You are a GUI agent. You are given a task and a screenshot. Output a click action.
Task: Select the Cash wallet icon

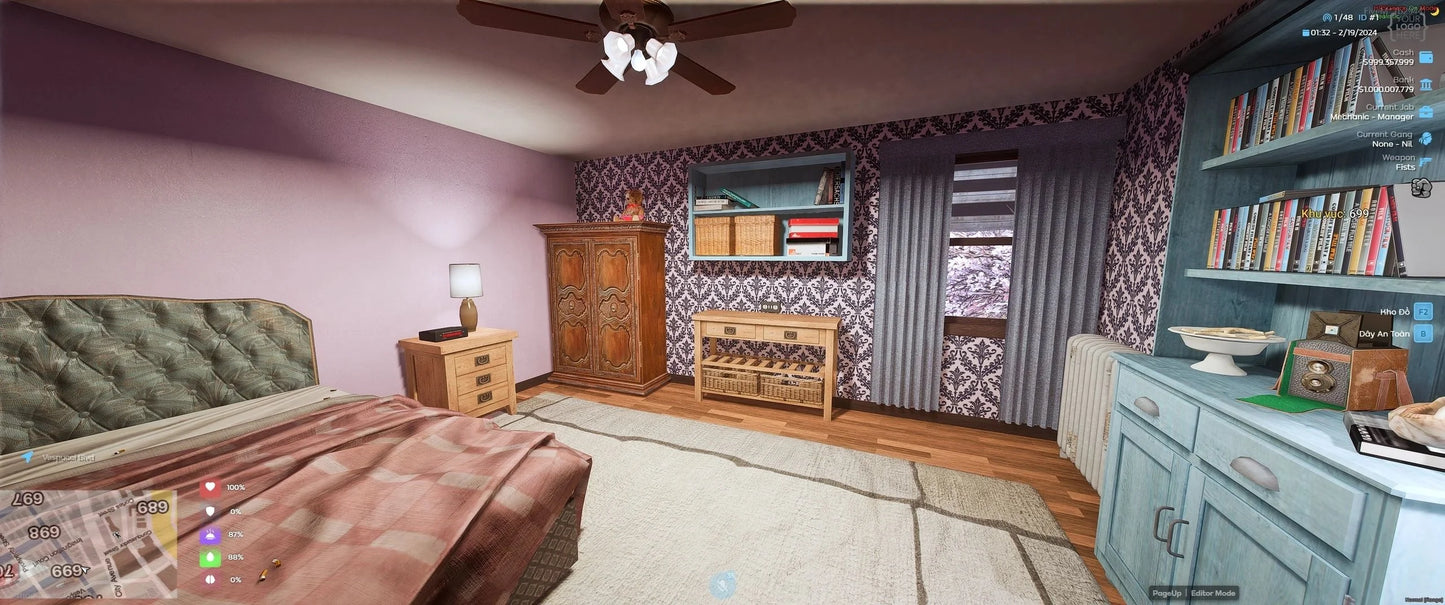1425,57
